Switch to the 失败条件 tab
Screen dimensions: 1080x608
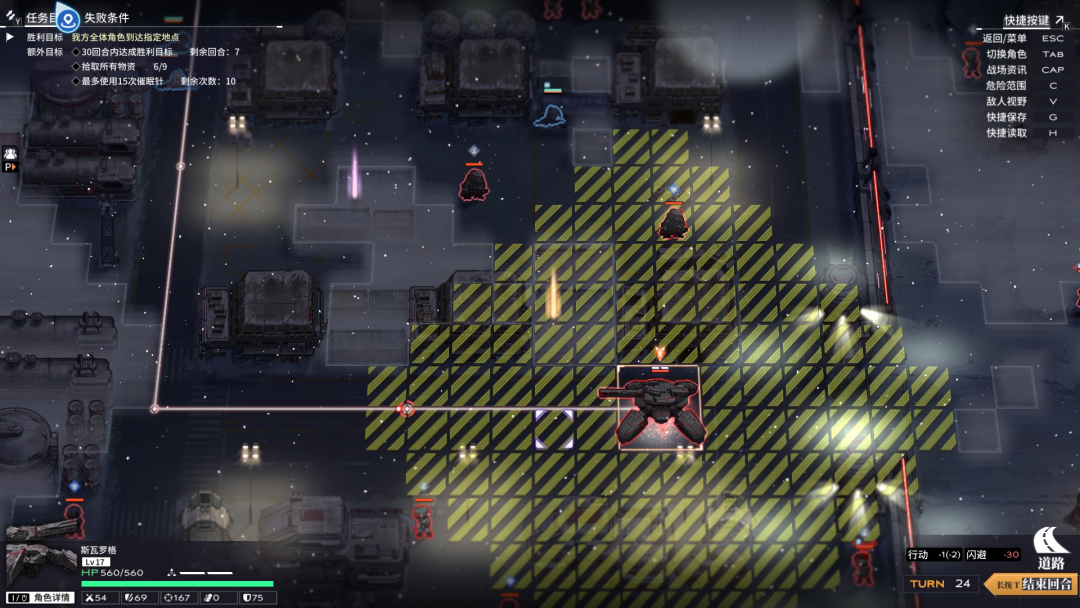[x=106, y=18]
